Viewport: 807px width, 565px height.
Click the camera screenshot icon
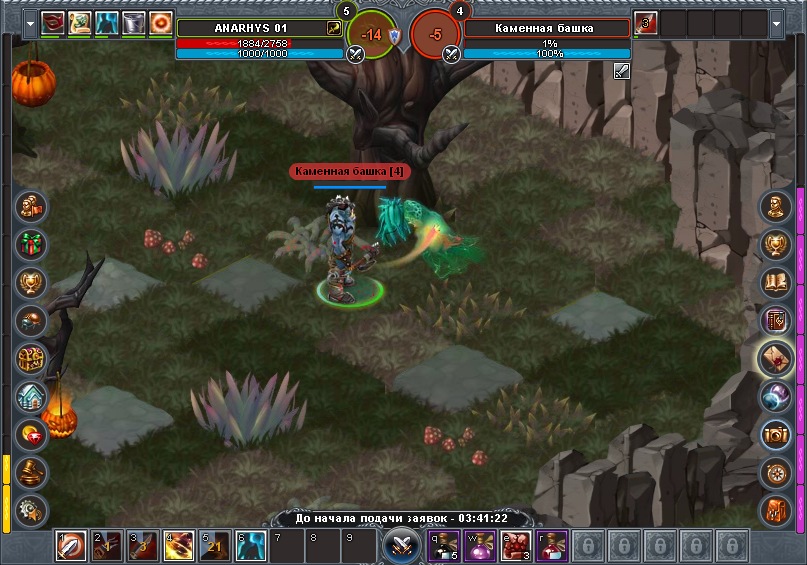pos(776,434)
